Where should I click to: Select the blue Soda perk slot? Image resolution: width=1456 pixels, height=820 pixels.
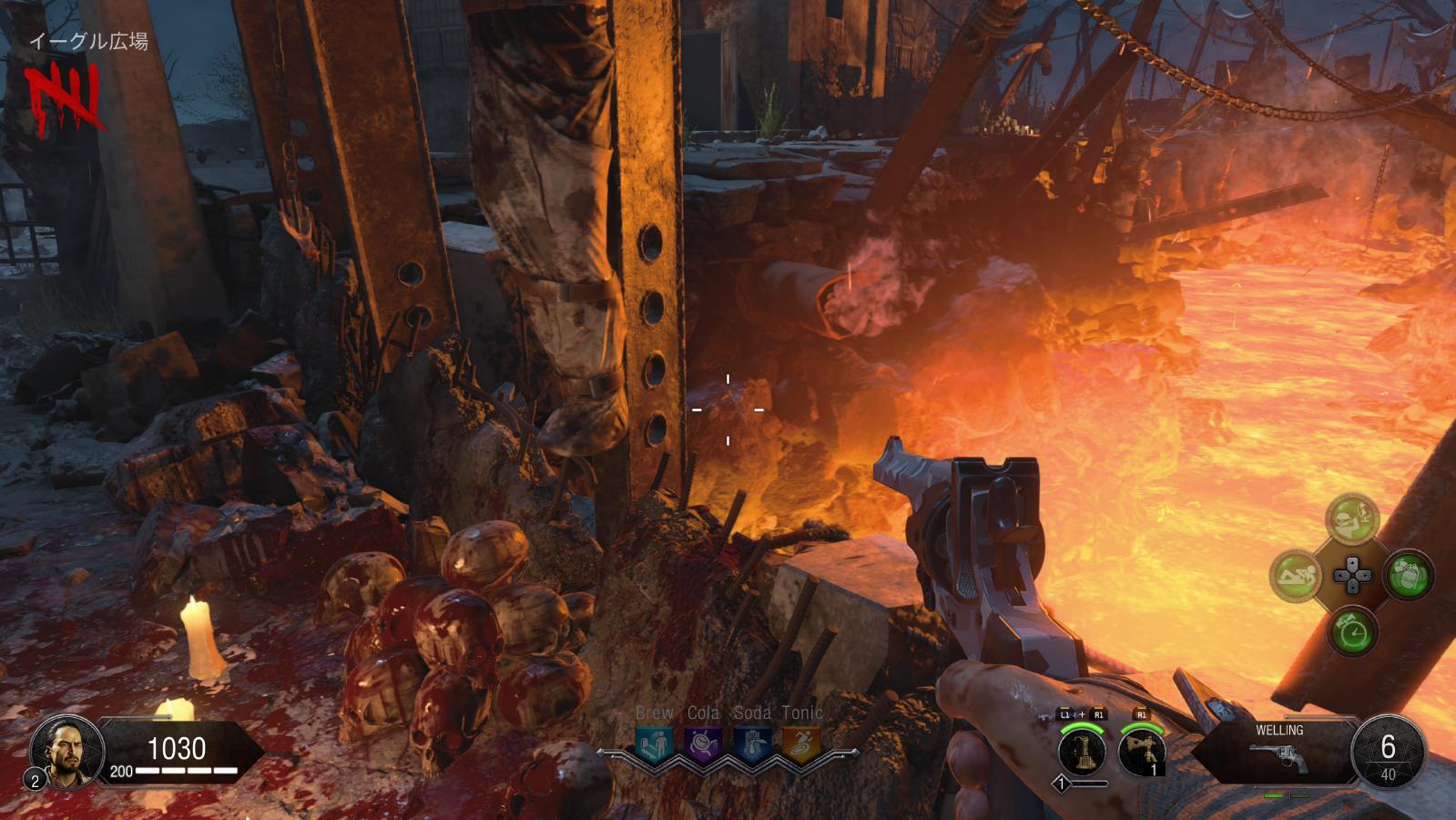click(752, 744)
